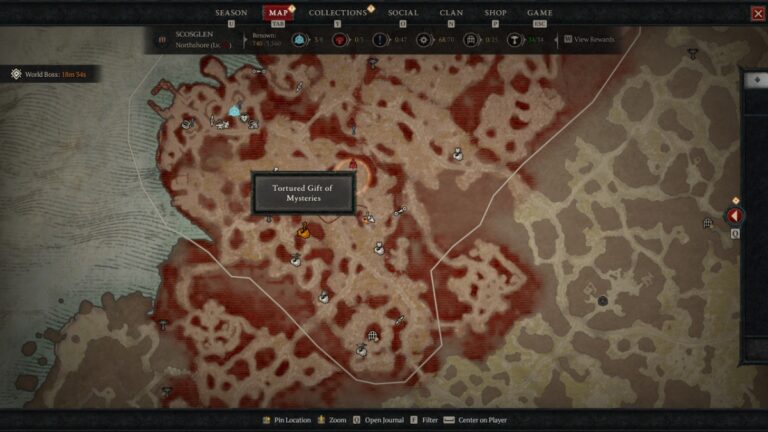Go to the Clan tab

pyautogui.click(x=451, y=13)
